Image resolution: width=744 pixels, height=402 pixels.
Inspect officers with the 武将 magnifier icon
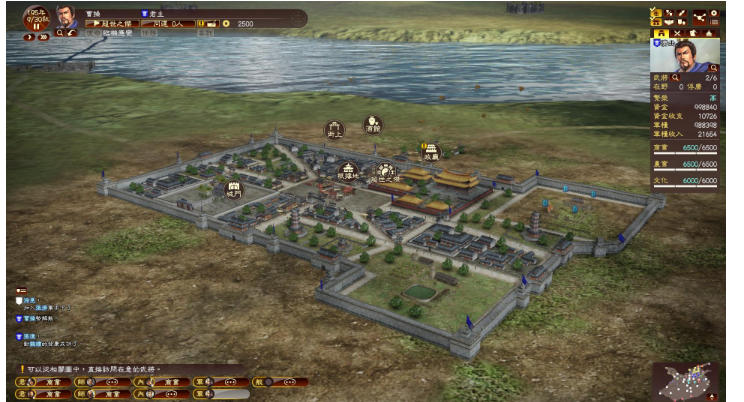click(x=675, y=77)
